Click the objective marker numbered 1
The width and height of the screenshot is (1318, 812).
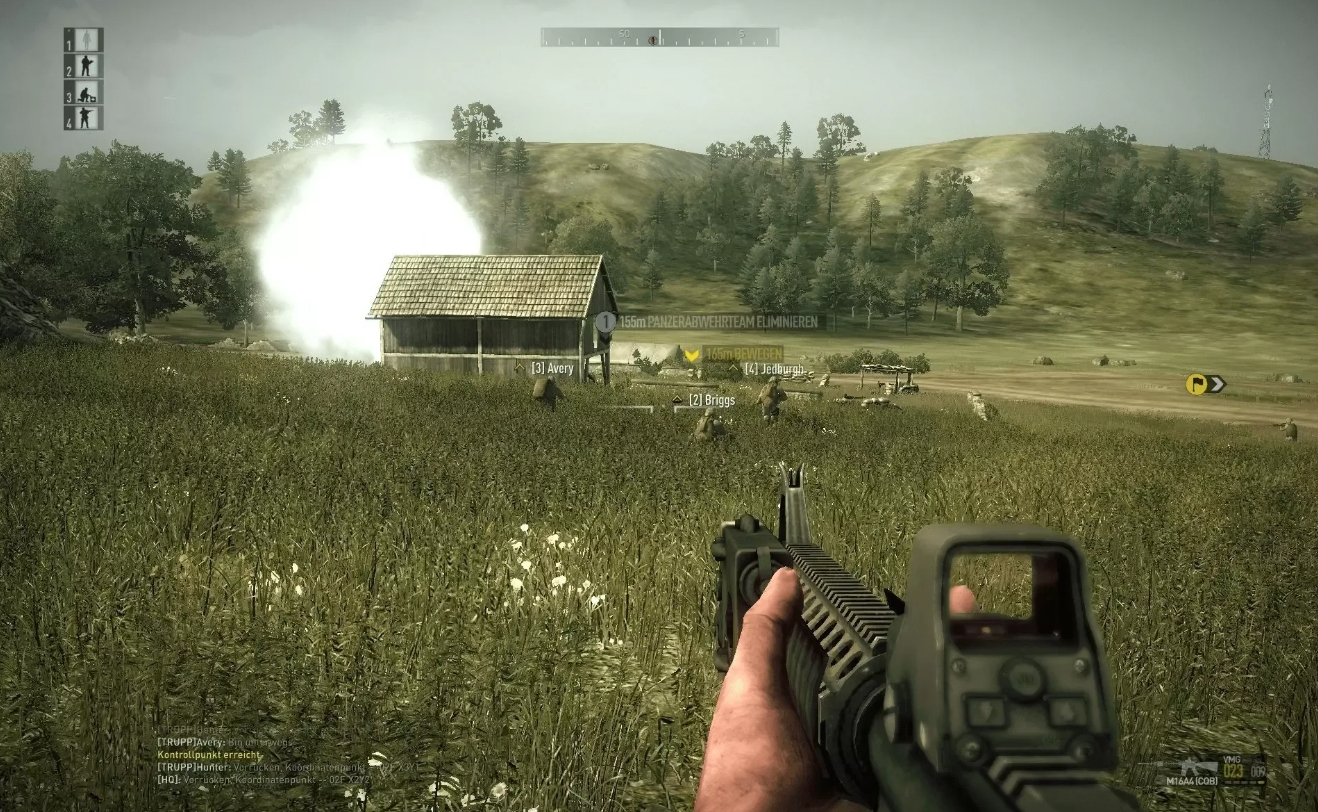click(x=605, y=322)
